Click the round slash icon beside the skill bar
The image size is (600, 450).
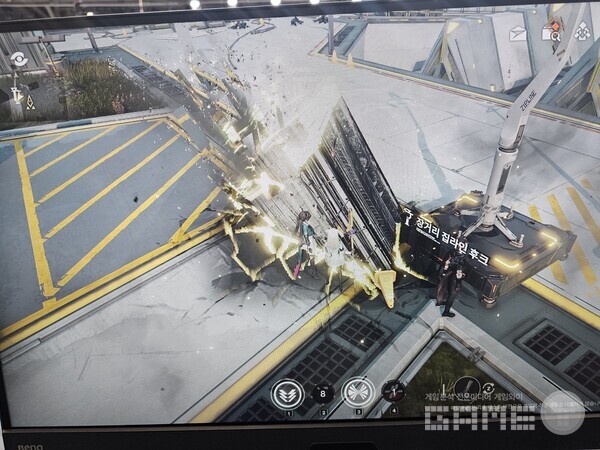(x=466, y=388)
